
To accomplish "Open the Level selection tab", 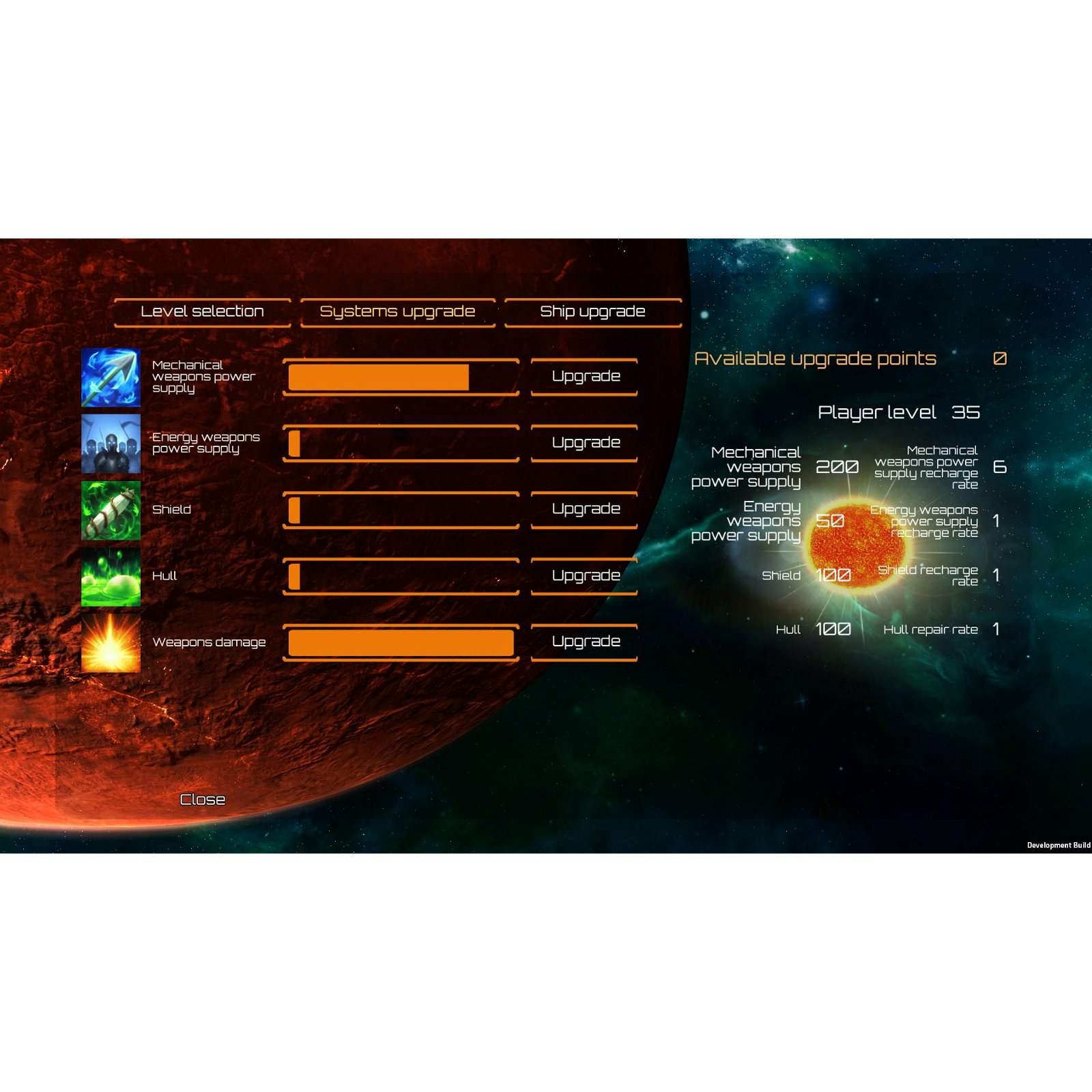I will 202,311.
